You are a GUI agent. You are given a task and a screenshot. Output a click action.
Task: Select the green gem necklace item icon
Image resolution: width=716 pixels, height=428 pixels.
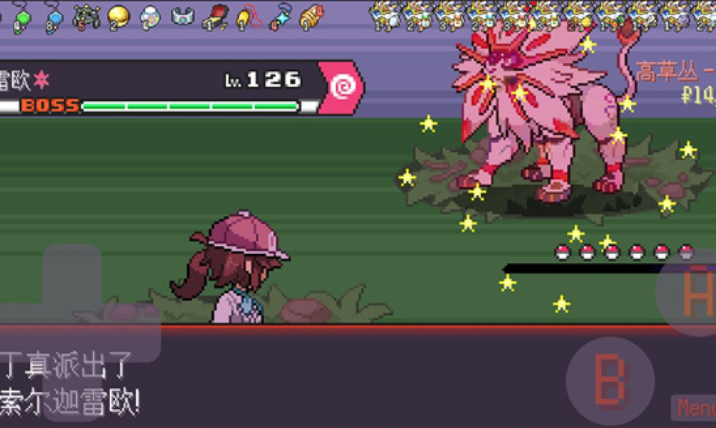[21, 16]
